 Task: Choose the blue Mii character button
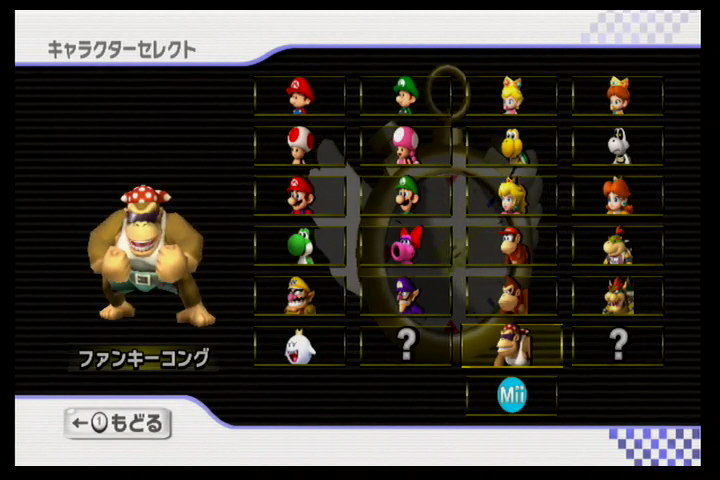click(511, 396)
